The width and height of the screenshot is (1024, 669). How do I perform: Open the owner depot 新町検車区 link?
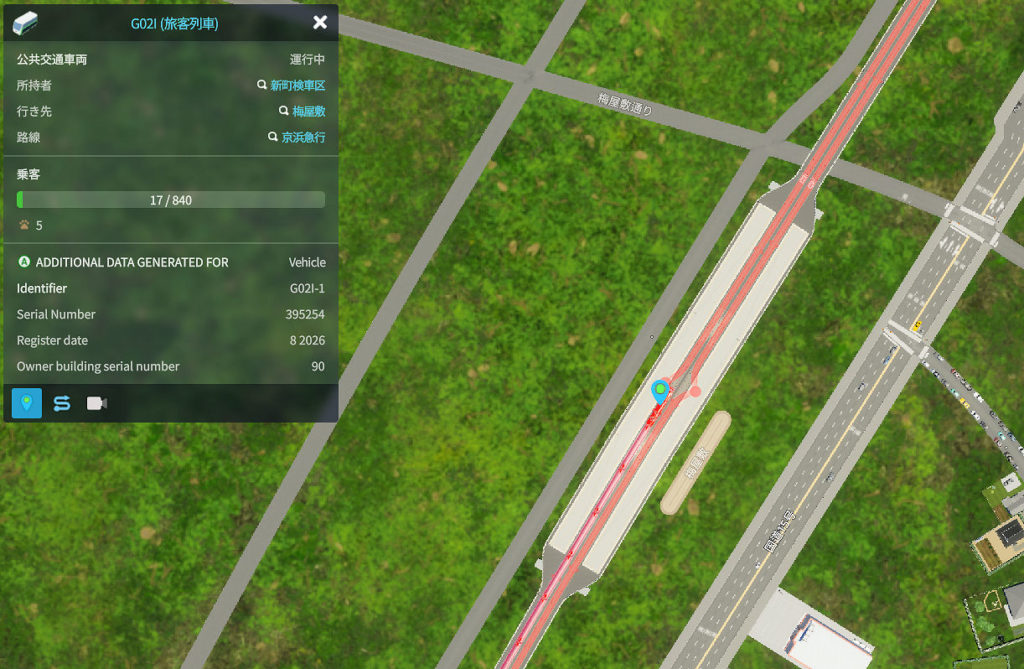(x=297, y=86)
